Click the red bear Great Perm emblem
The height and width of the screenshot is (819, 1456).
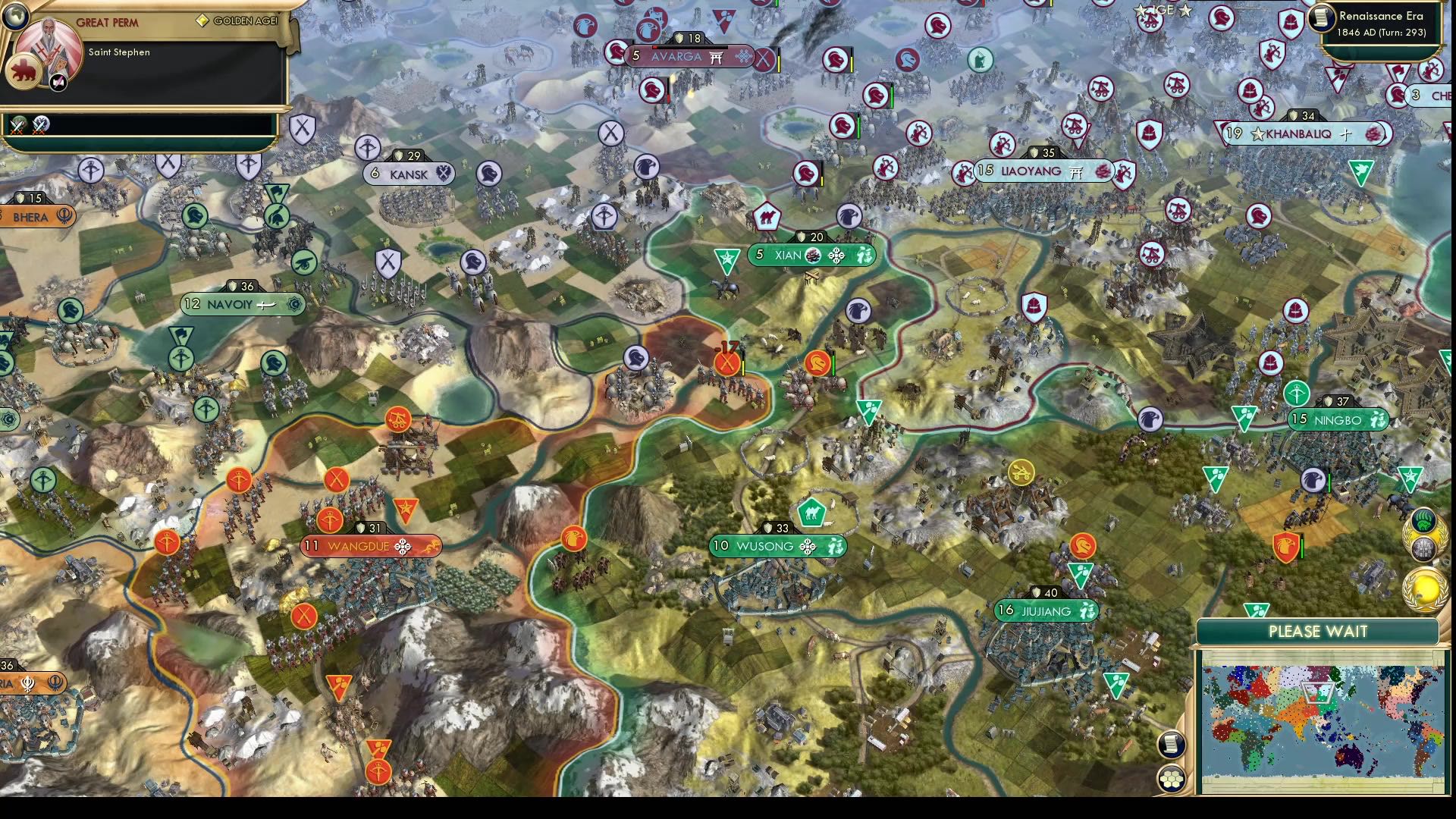click(24, 73)
